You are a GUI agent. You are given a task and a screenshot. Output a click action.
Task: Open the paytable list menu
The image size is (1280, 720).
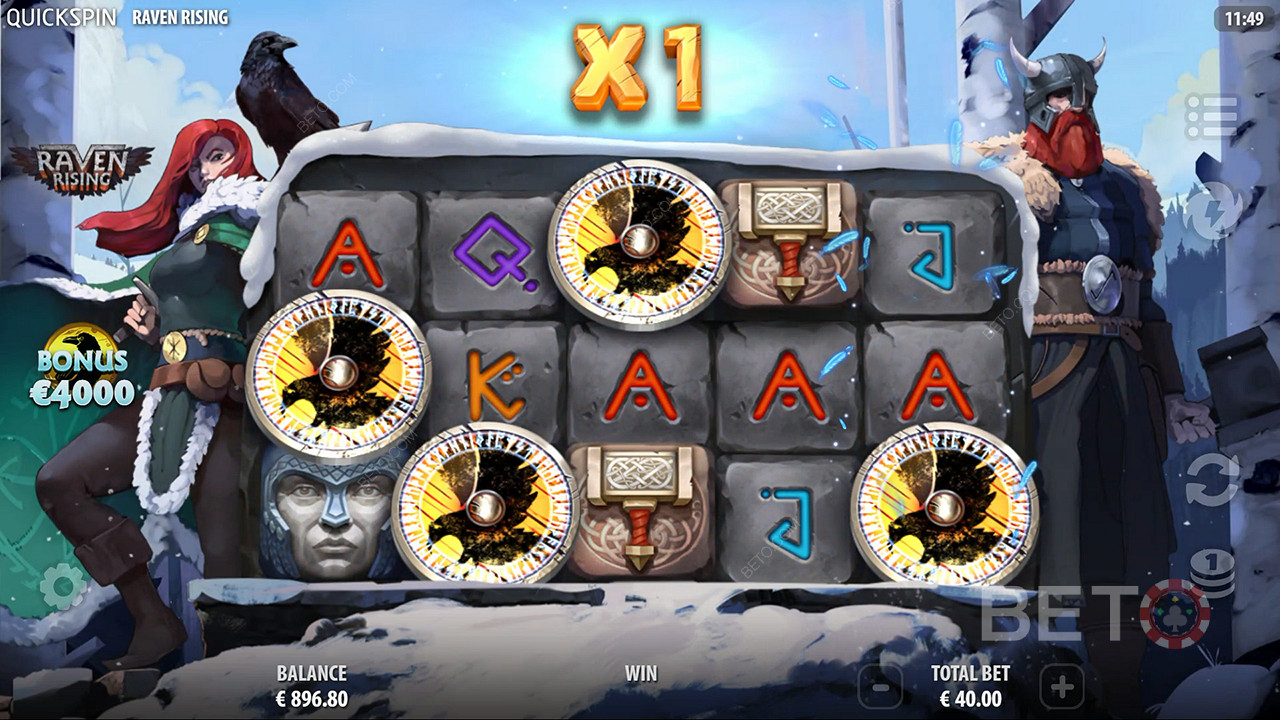(x=1211, y=117)
